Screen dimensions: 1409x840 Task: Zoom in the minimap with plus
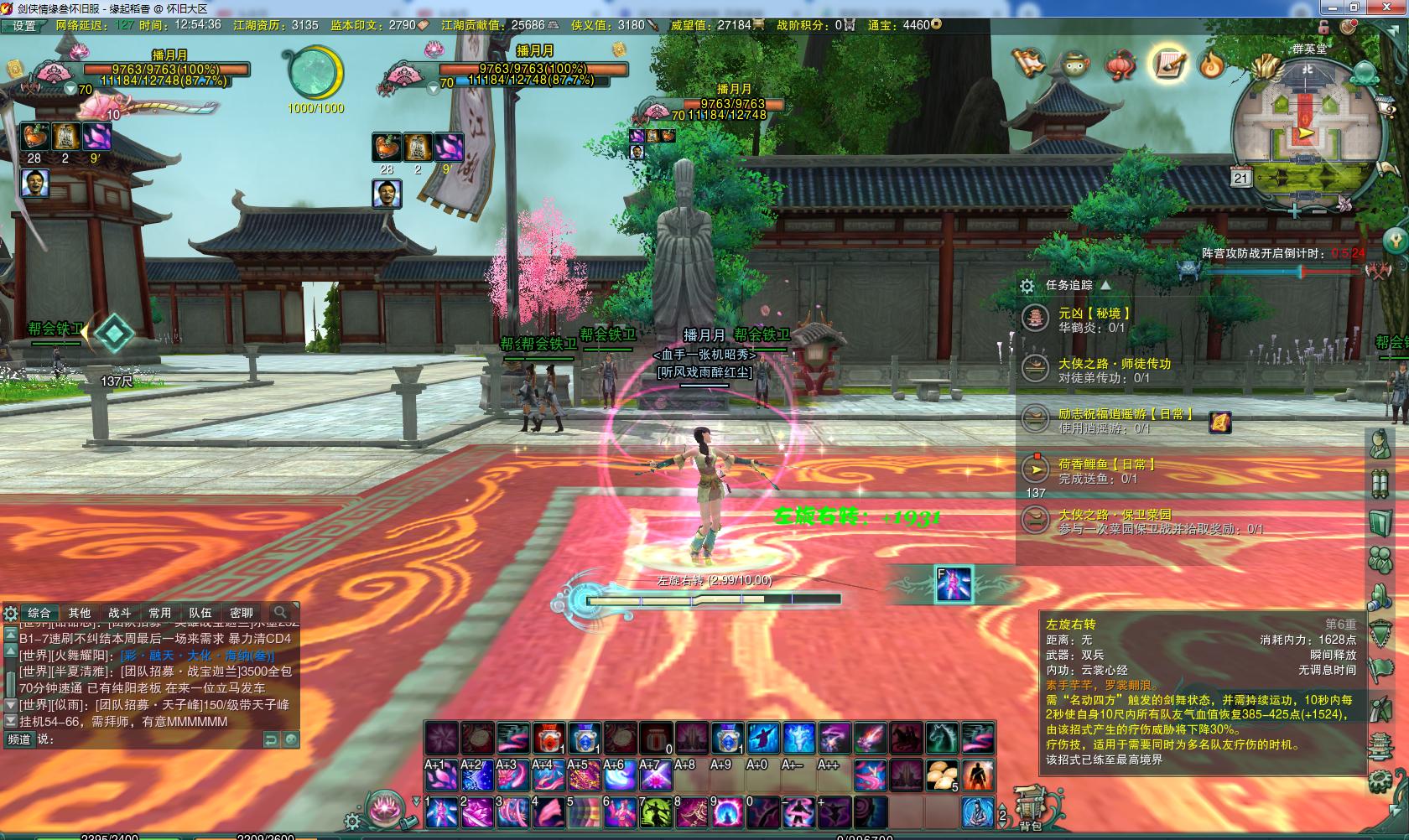[1296, 211]
